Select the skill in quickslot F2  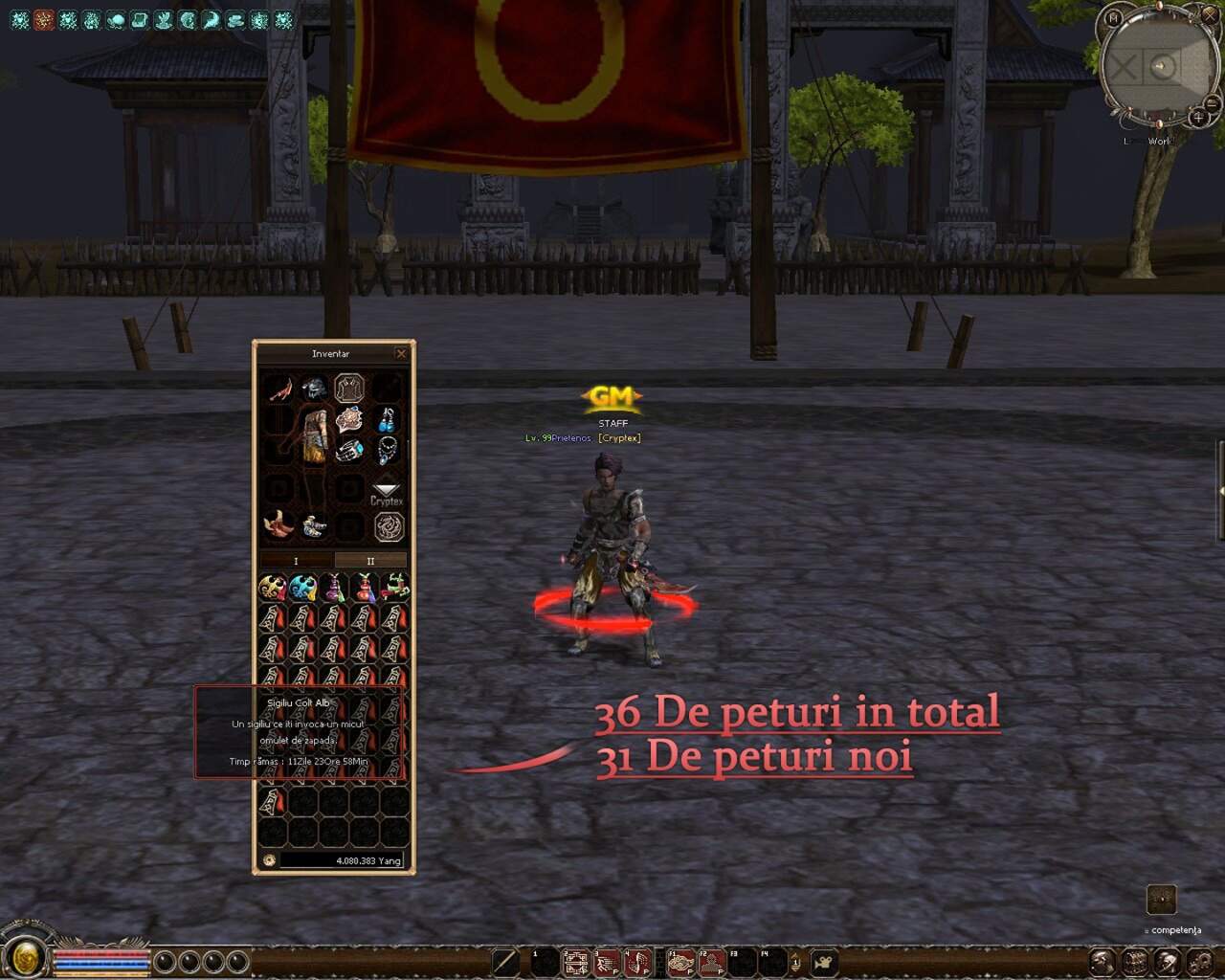(x=709, y=962)
